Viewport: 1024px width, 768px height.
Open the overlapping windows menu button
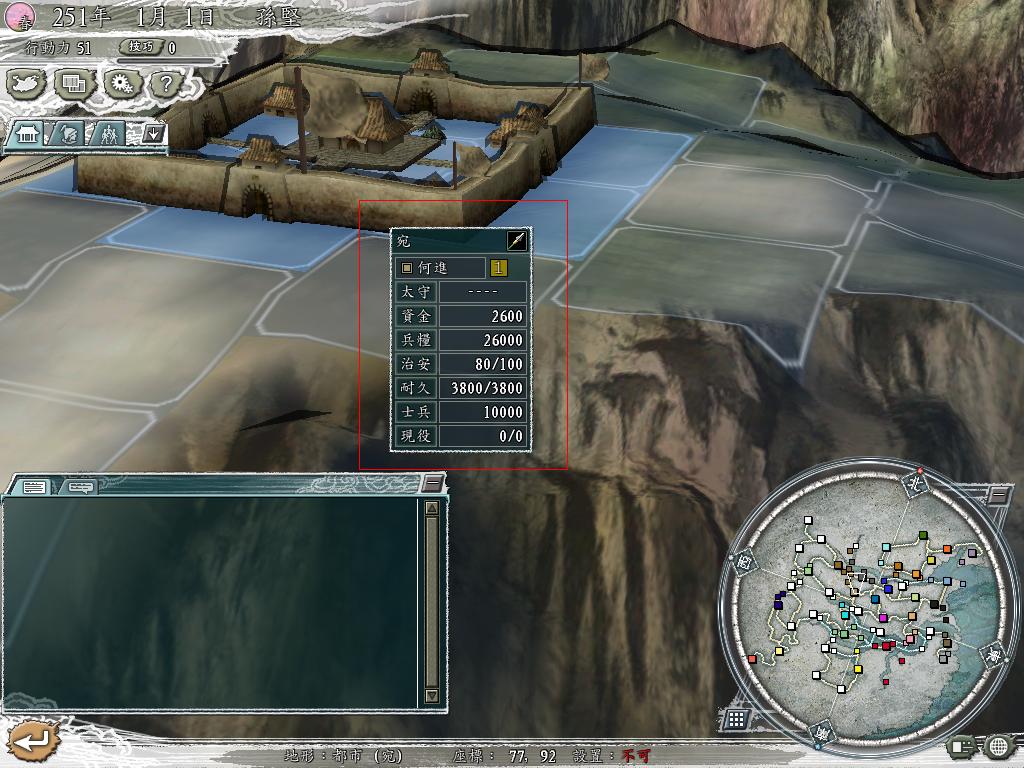point(74,84)
